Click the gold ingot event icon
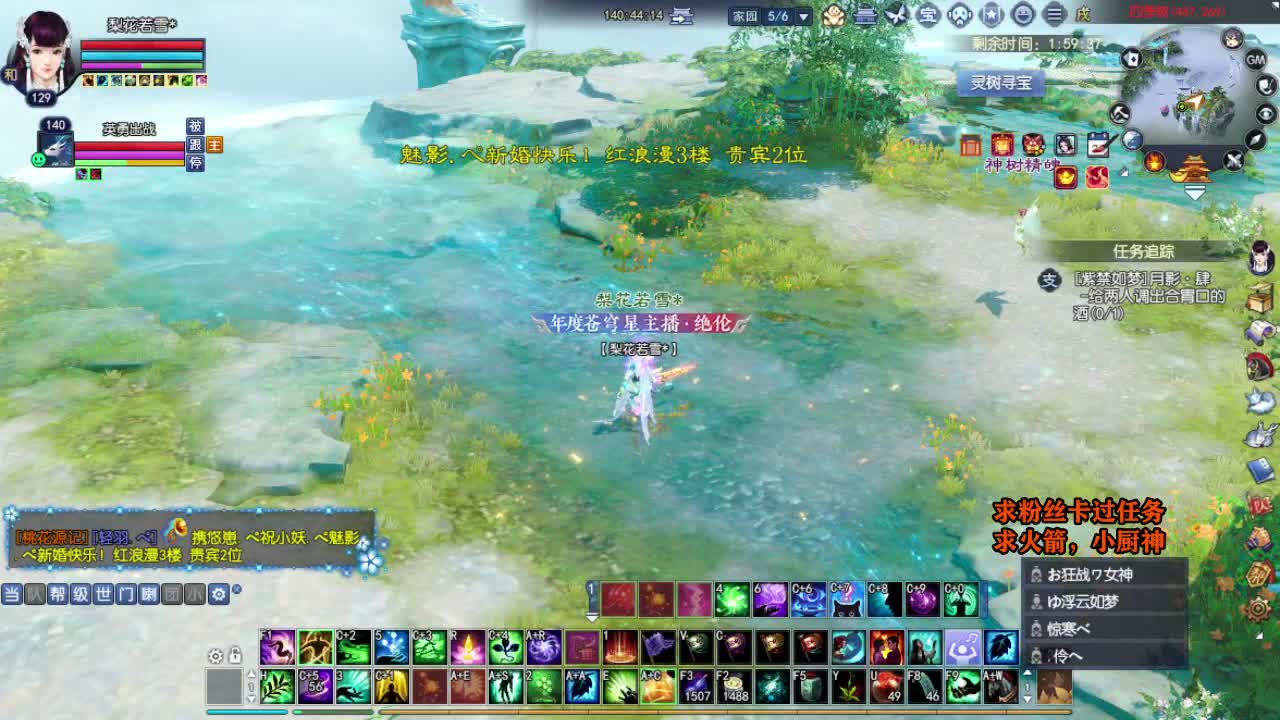The image size is (1280, 720). pyautogui.click(x=1065, y=178)
